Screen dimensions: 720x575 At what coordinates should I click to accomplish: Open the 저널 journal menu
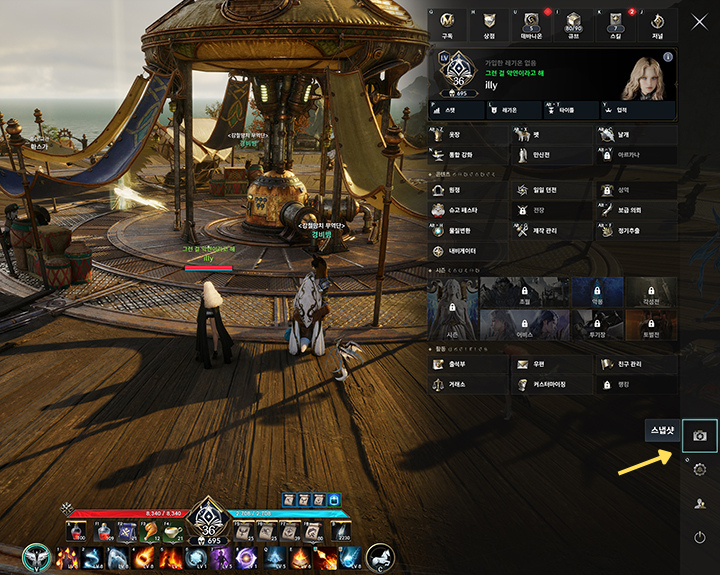pos(657,24)
